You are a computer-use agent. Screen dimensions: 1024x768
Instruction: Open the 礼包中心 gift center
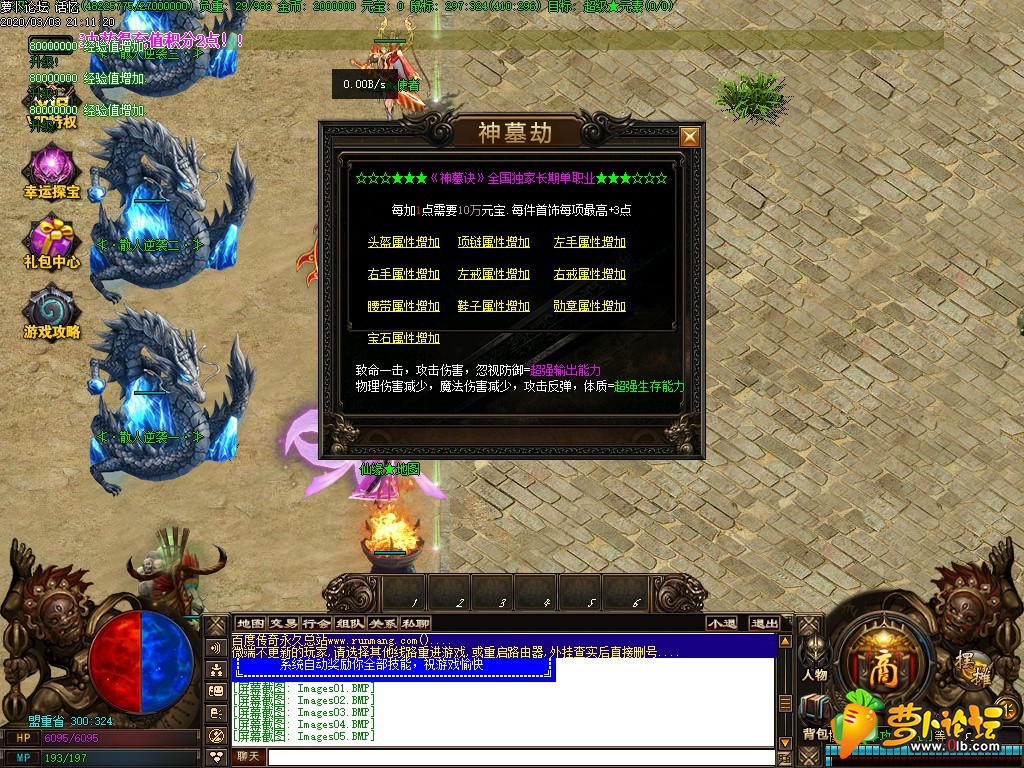pyautogui.click(x=52, y=243)
